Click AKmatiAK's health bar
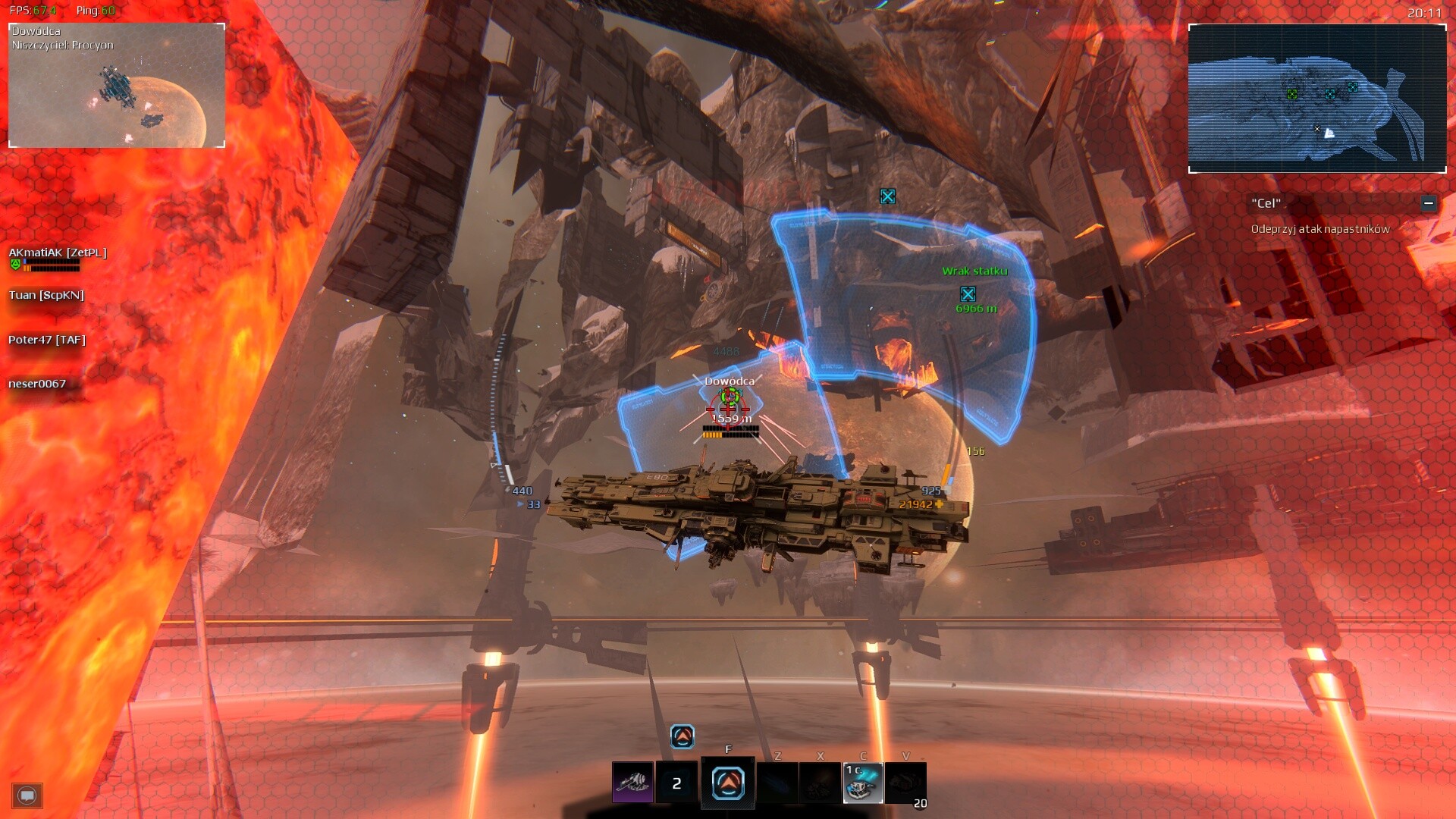This screenshot has width=1456, height=819. [x=52, y=262]
